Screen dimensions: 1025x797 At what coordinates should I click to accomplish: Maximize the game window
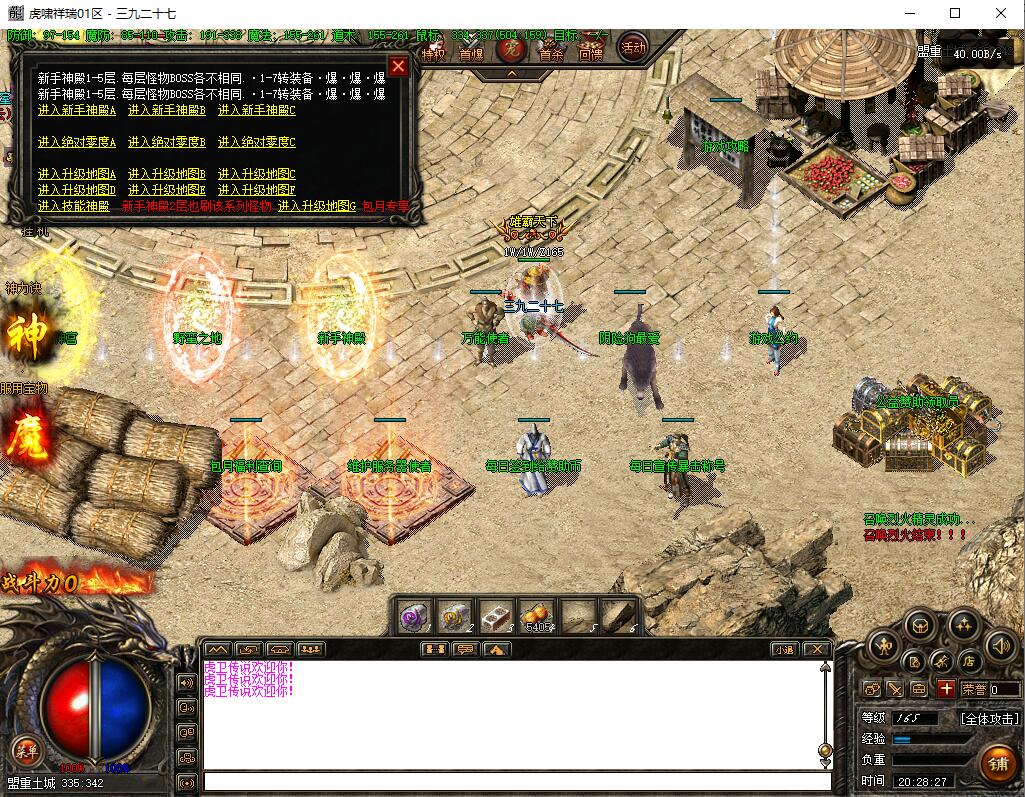tap(955, 13)
